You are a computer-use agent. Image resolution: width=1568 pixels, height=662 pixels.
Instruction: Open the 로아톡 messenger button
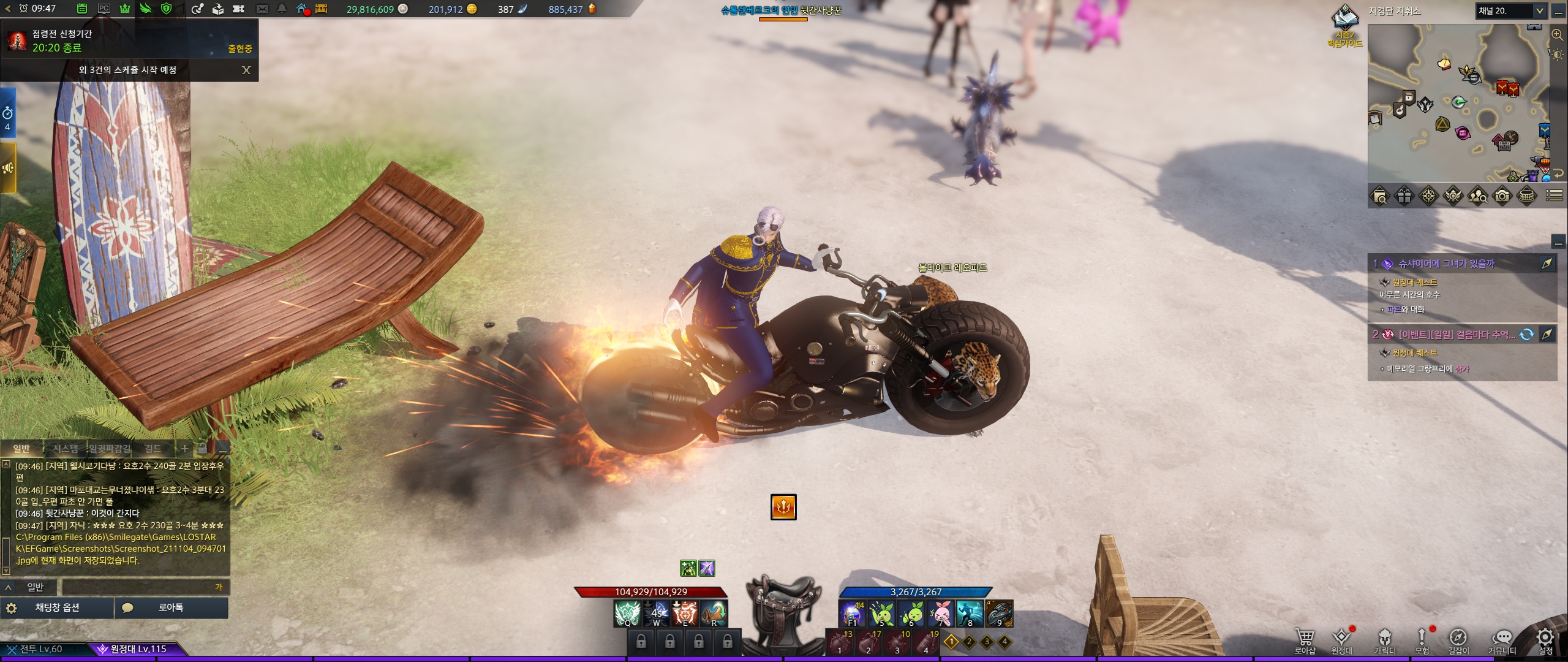(171, 607)
